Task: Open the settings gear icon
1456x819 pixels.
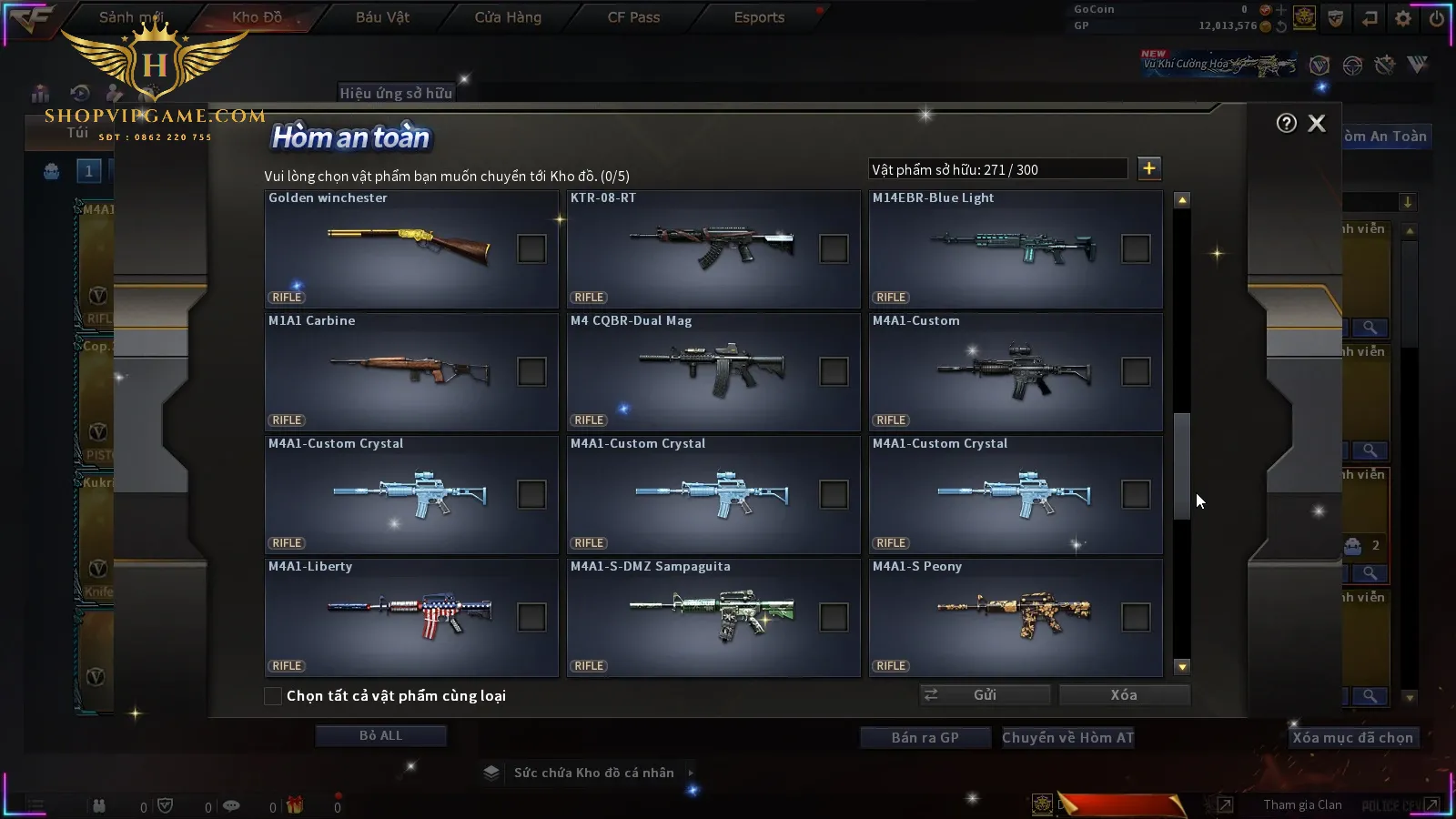Action: pyautogui.click(x=1403, y=18)
